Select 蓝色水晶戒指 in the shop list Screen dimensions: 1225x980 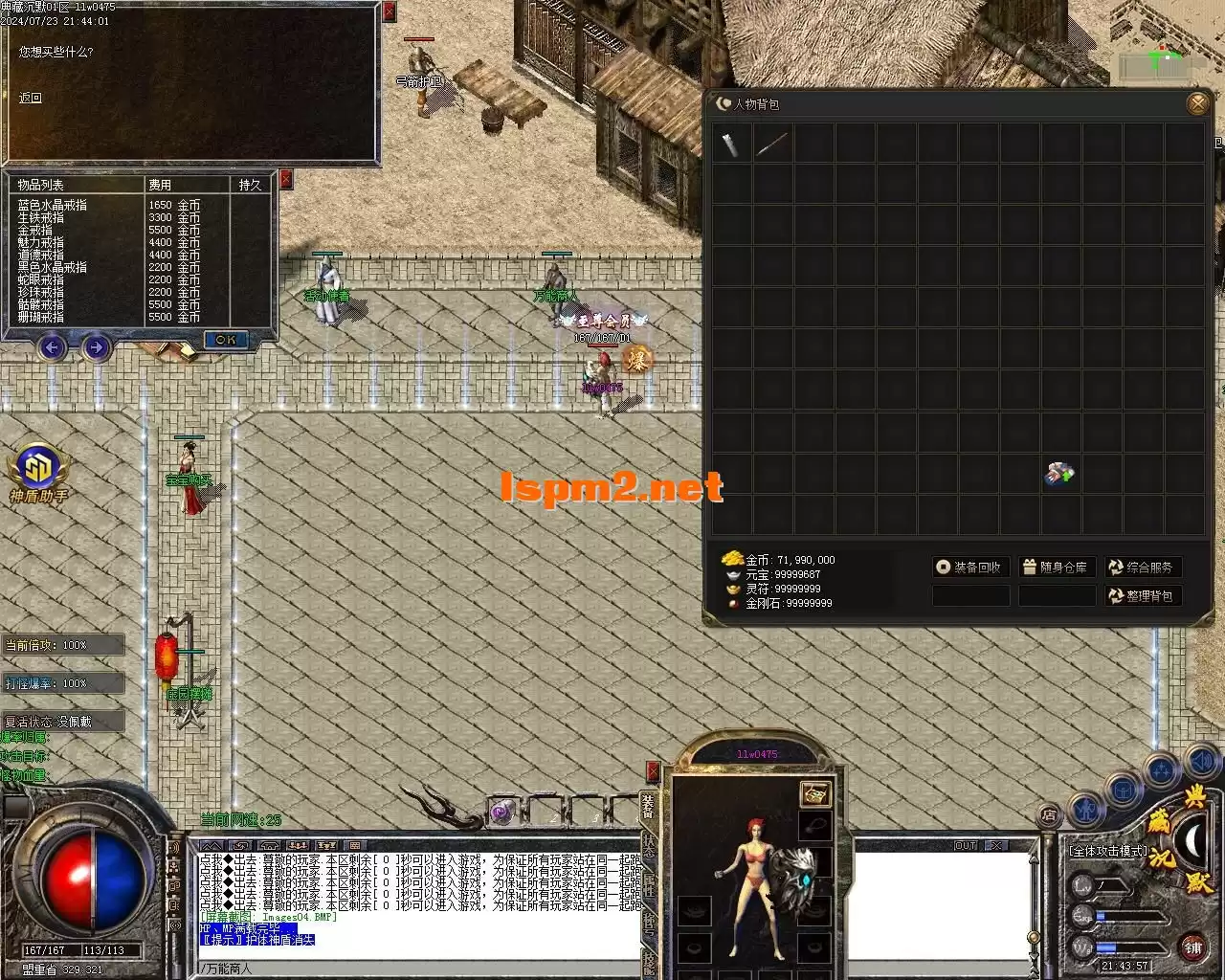click(52, 205)
